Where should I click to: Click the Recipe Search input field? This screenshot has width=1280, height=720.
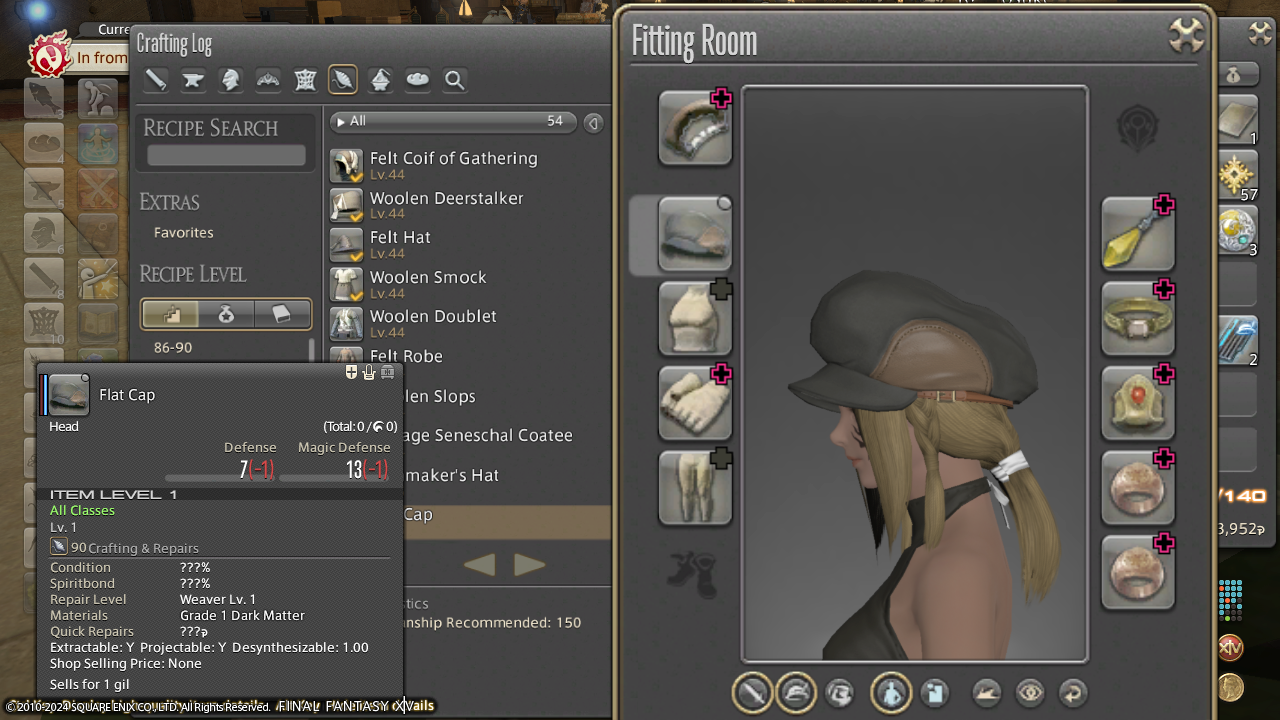tap(226, 155)
